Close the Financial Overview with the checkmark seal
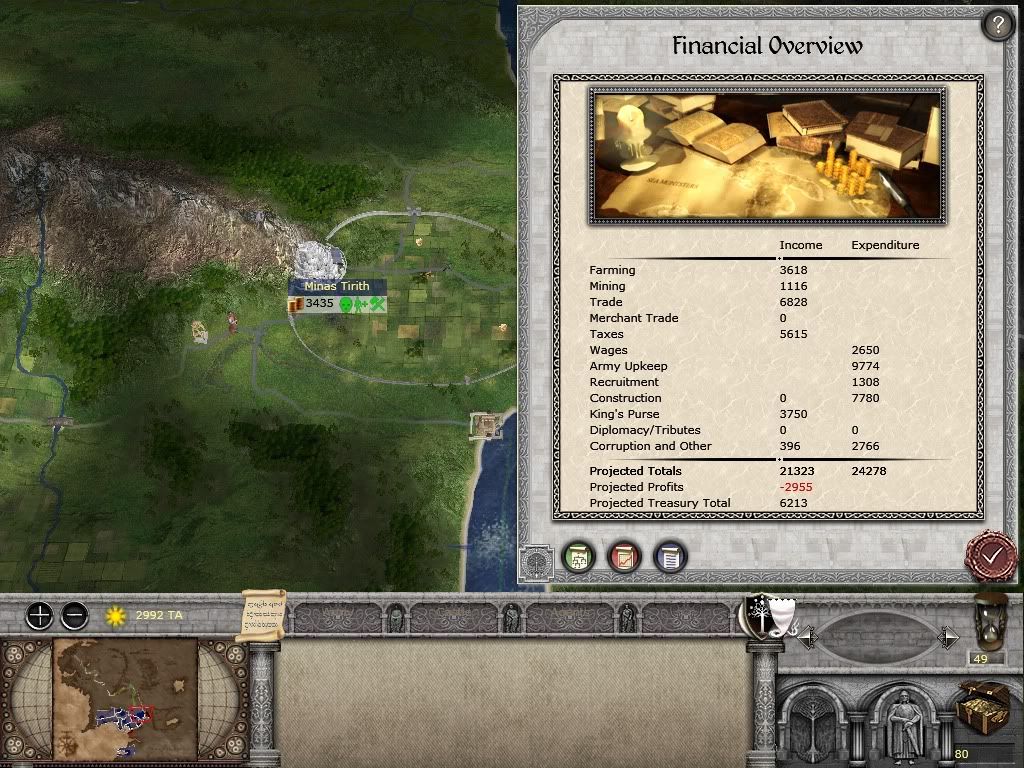 pyautogui.click(x=990, y=555)
